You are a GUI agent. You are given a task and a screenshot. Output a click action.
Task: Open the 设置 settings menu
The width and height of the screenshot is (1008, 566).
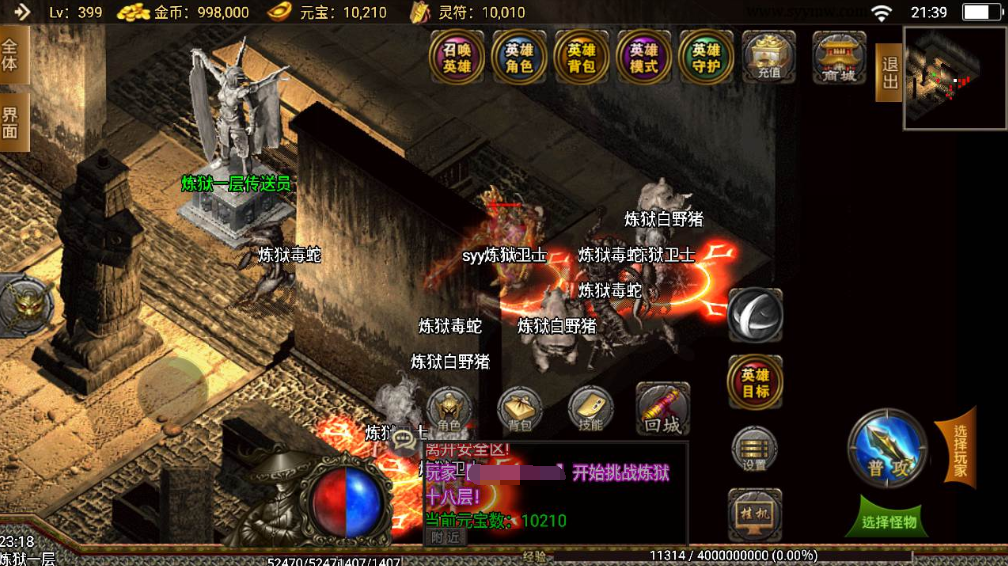[x=755, y=449]
